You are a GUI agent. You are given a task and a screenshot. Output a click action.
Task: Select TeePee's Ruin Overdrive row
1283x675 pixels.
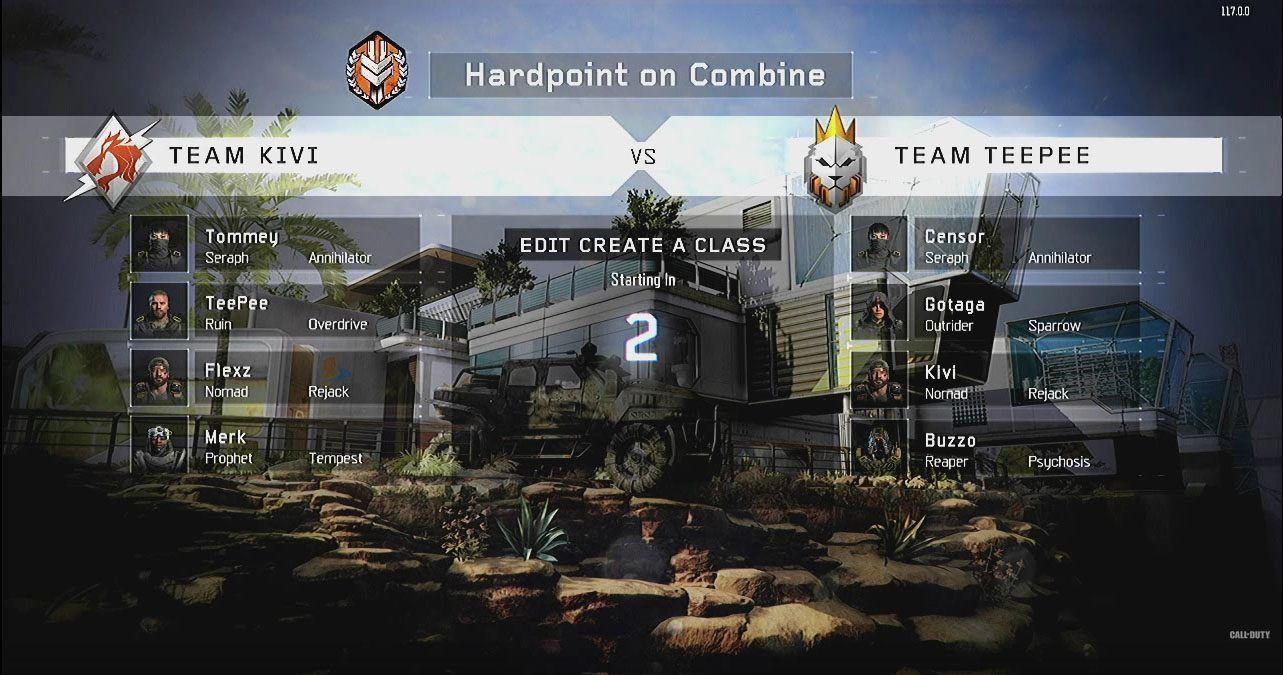pos(275,312)
